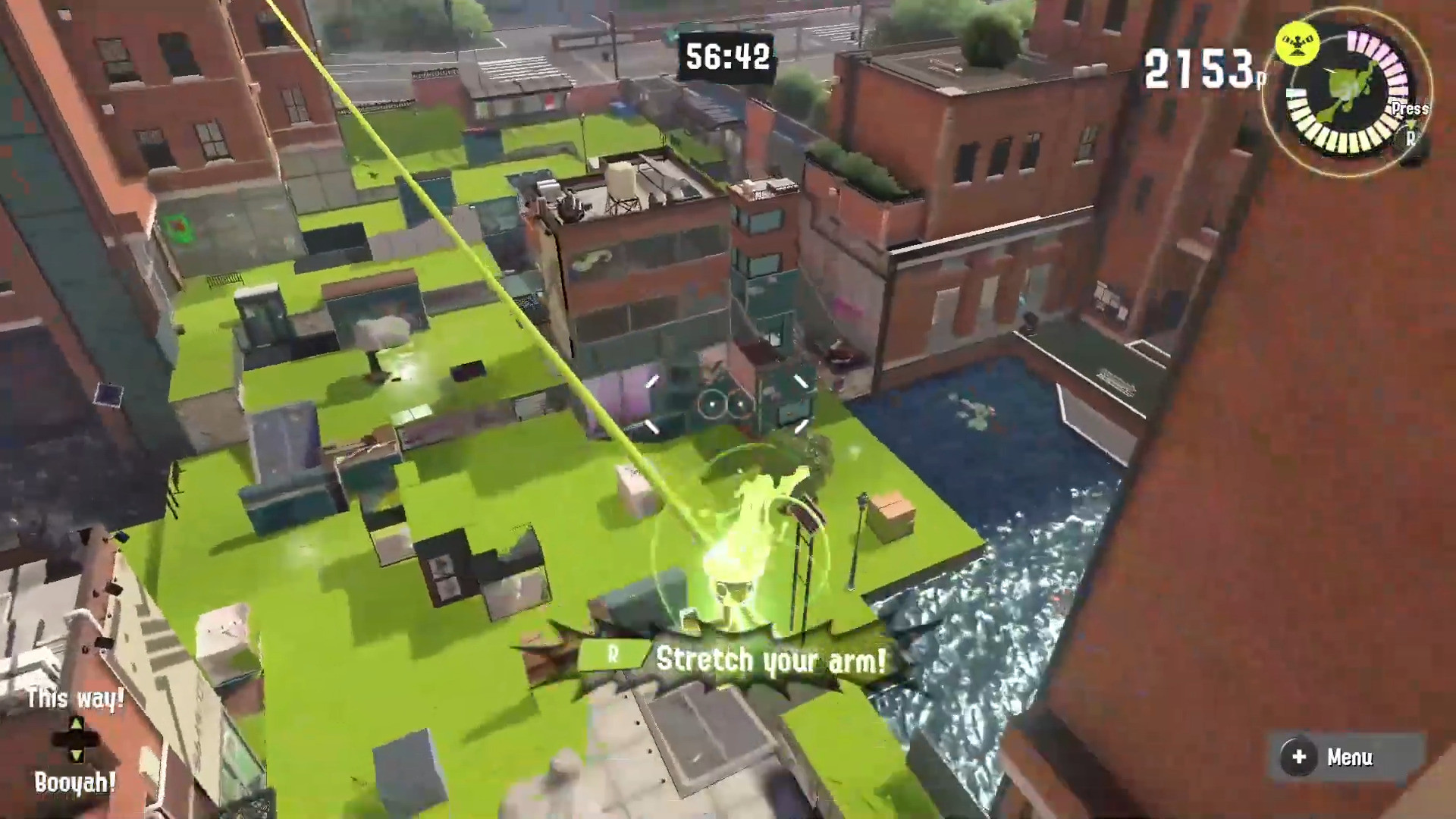Click the plus icon on the Menu button
Screen dimensions: 1456x819
point(1300,755)
